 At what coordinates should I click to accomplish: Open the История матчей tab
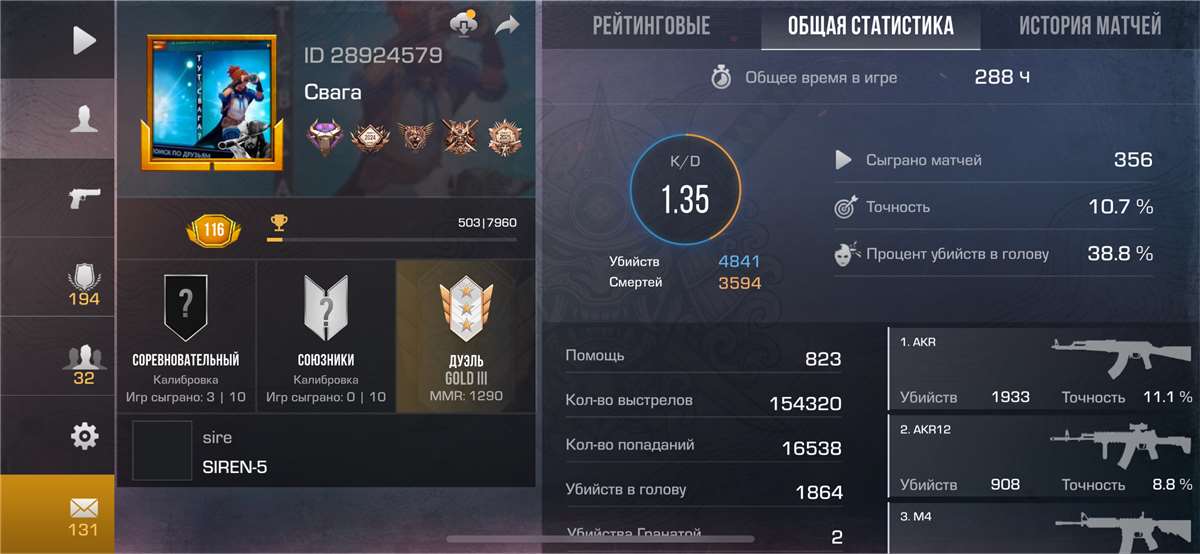[x=1089, y=26]
